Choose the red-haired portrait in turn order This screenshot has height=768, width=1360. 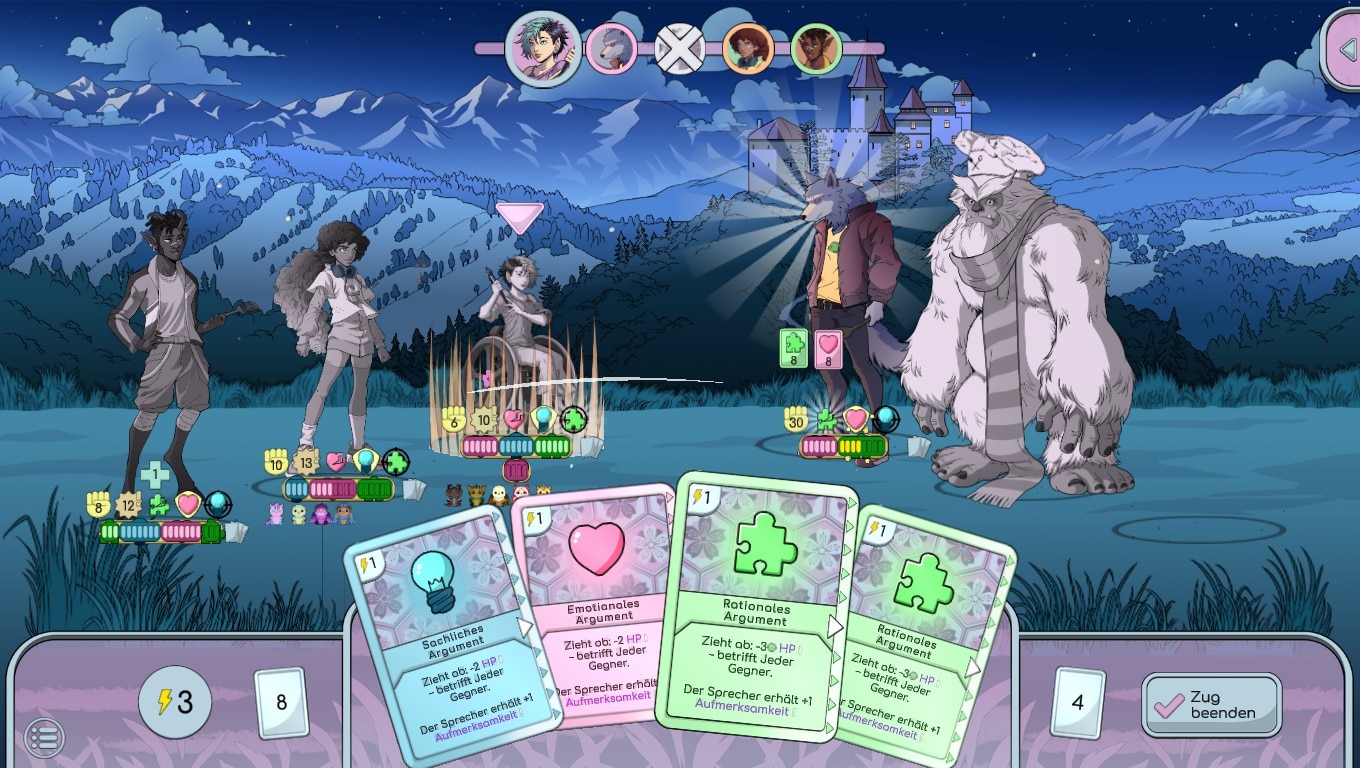tap(747, 48)
